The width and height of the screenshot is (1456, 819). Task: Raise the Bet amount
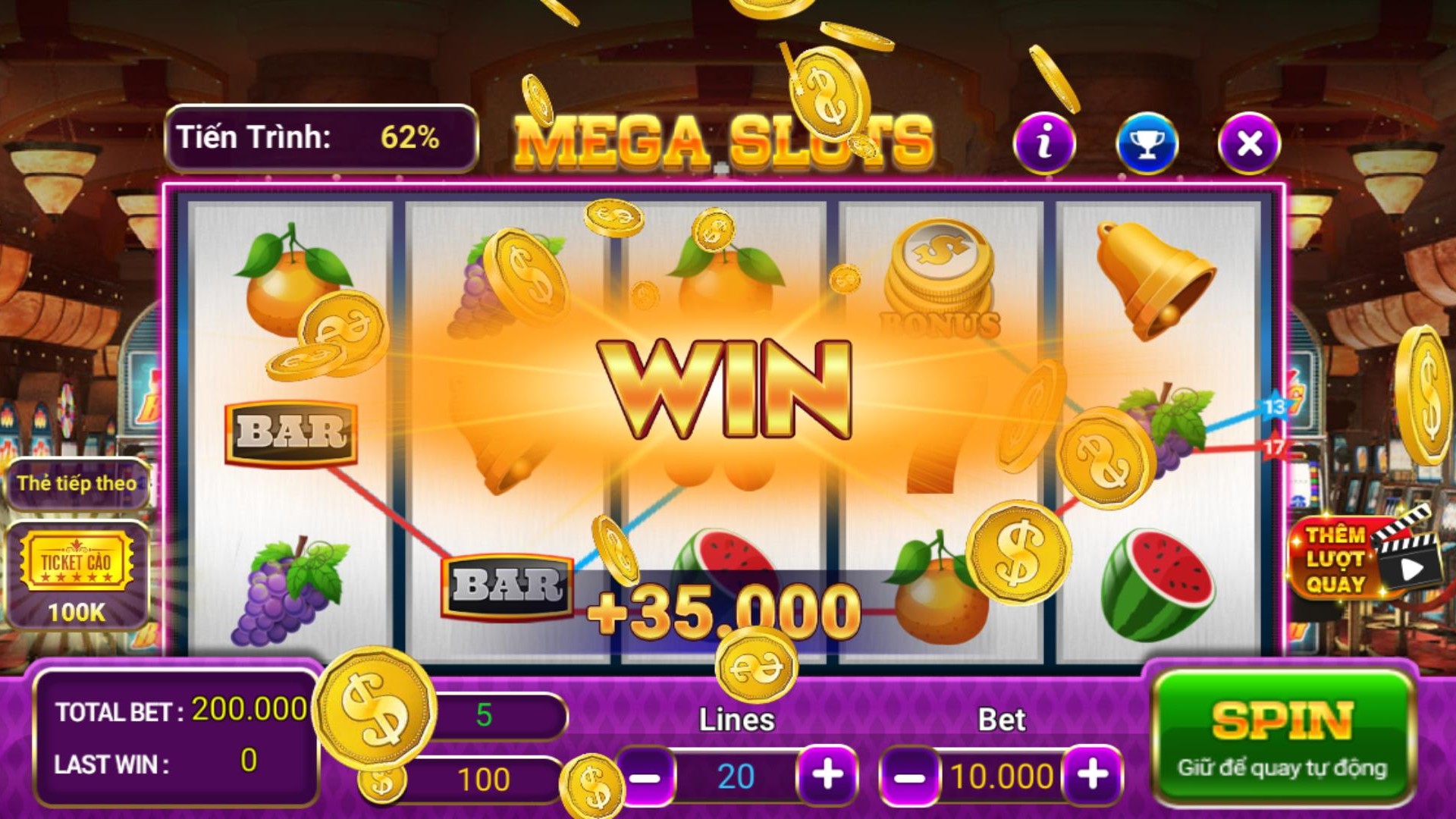pyautogui.click(x=1092, y=775)
